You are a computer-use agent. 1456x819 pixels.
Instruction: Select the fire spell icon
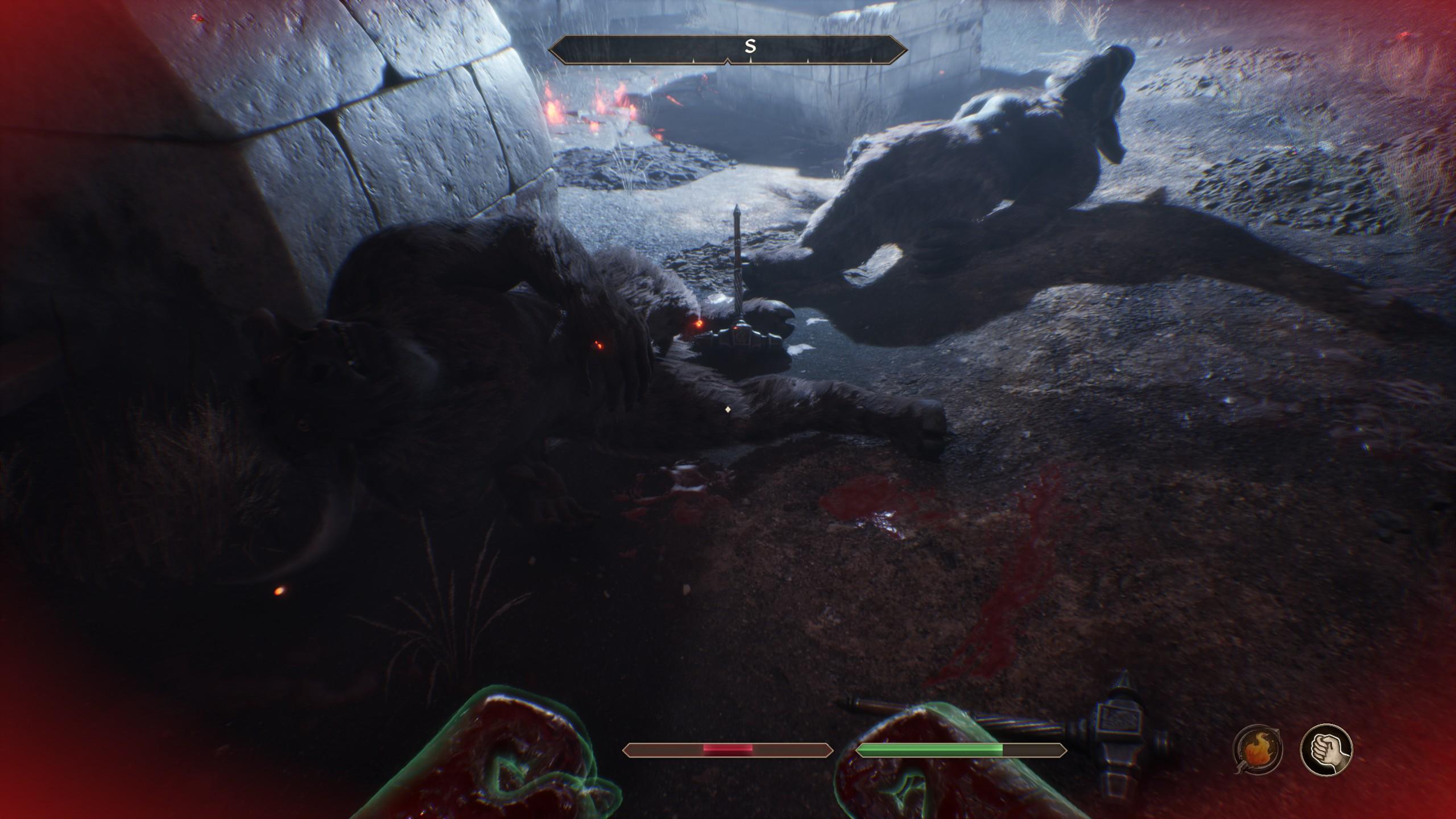point(1258,750)
